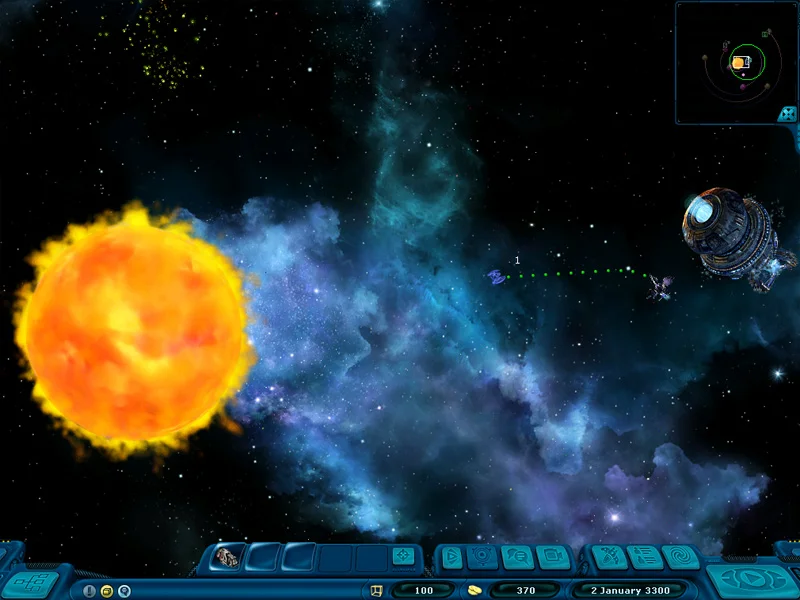Screen dimensions: 800x600
Task: Open the rocket ship panel button
Action: point(608,557)
